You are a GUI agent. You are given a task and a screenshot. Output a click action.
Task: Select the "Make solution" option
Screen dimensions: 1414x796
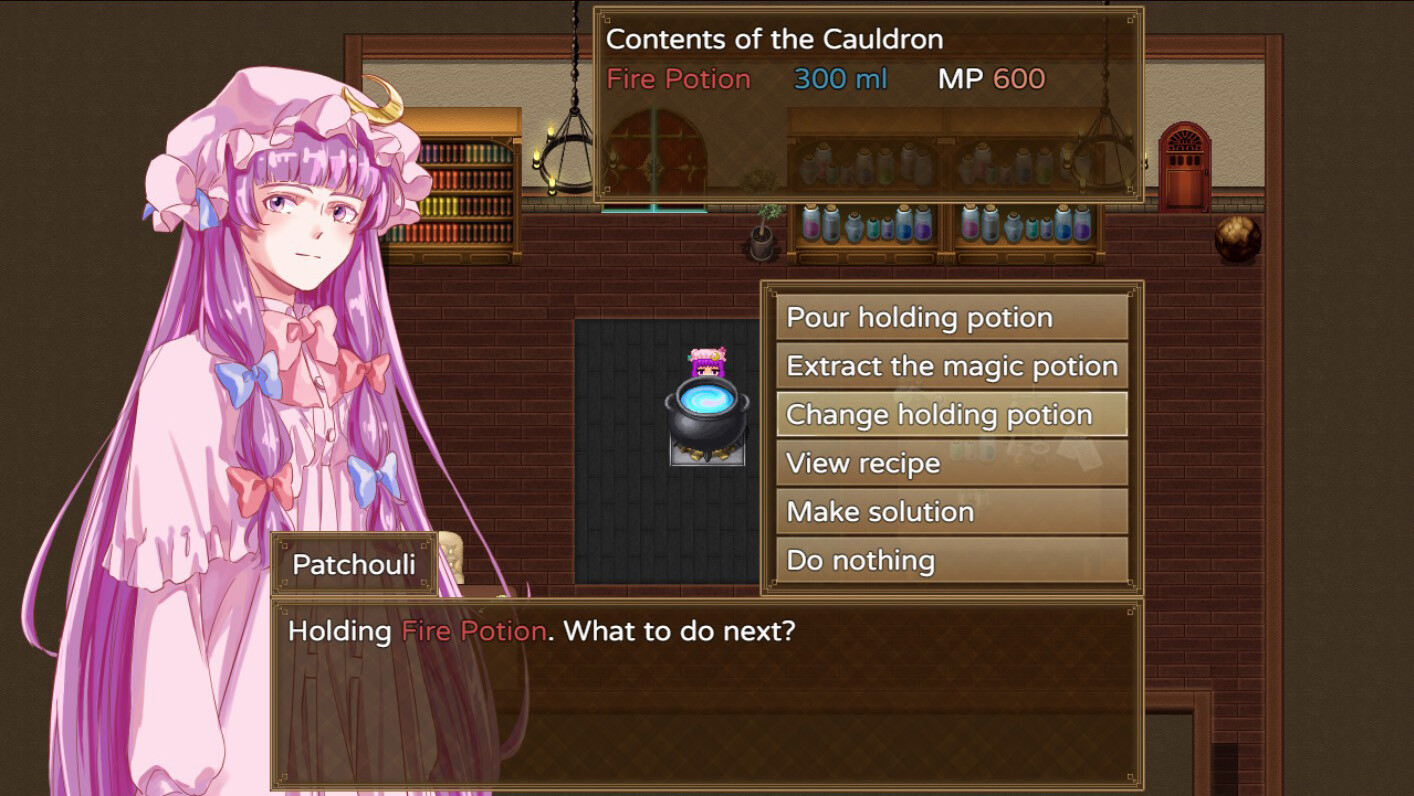(950, 511)
